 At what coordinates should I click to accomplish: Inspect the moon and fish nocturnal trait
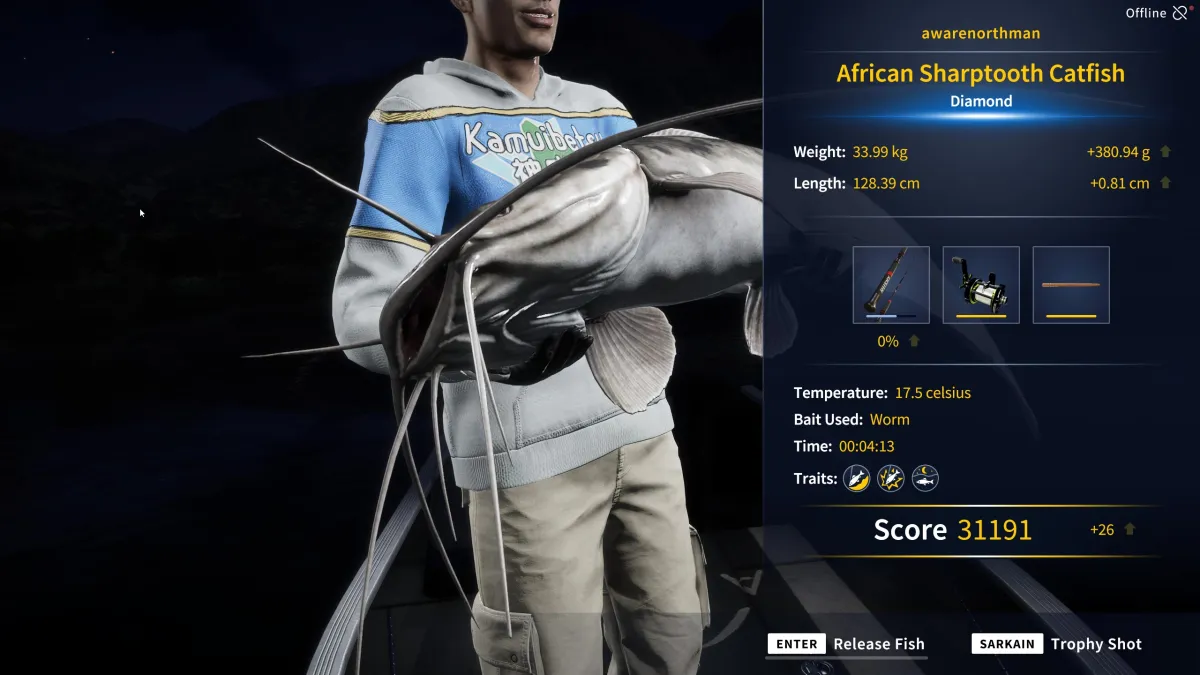(925, 478)
